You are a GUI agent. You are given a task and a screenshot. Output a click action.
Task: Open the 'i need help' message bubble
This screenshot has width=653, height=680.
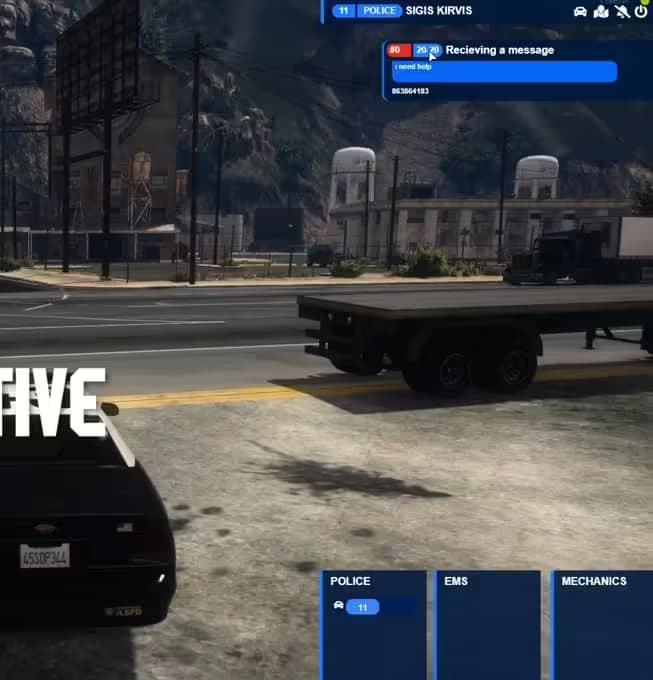point(504,71)
